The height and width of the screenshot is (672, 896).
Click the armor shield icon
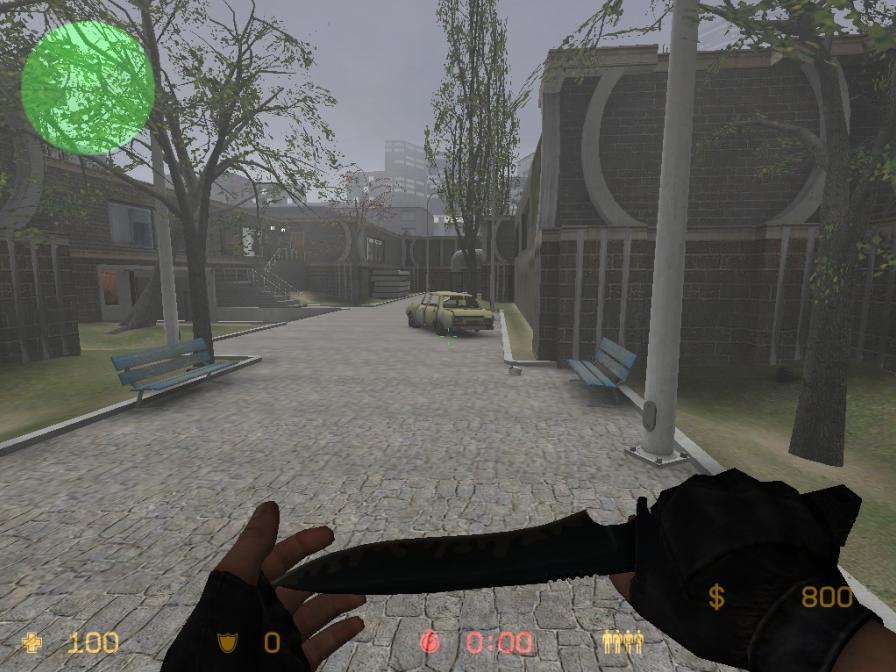[227, 642]
